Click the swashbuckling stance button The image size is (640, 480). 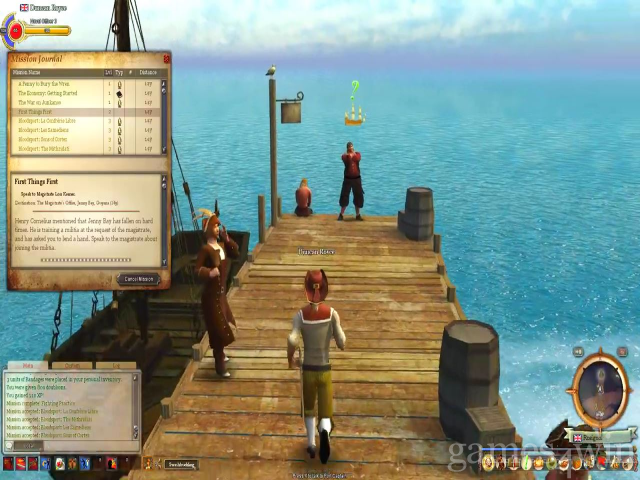pyautogui.click(x=181, y=464)
